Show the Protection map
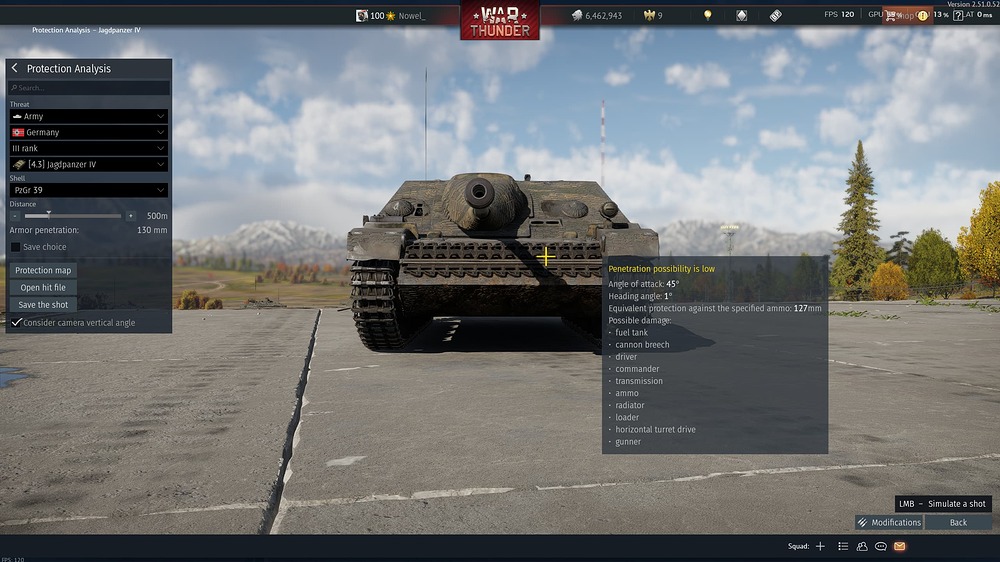 tap(43, 270)
